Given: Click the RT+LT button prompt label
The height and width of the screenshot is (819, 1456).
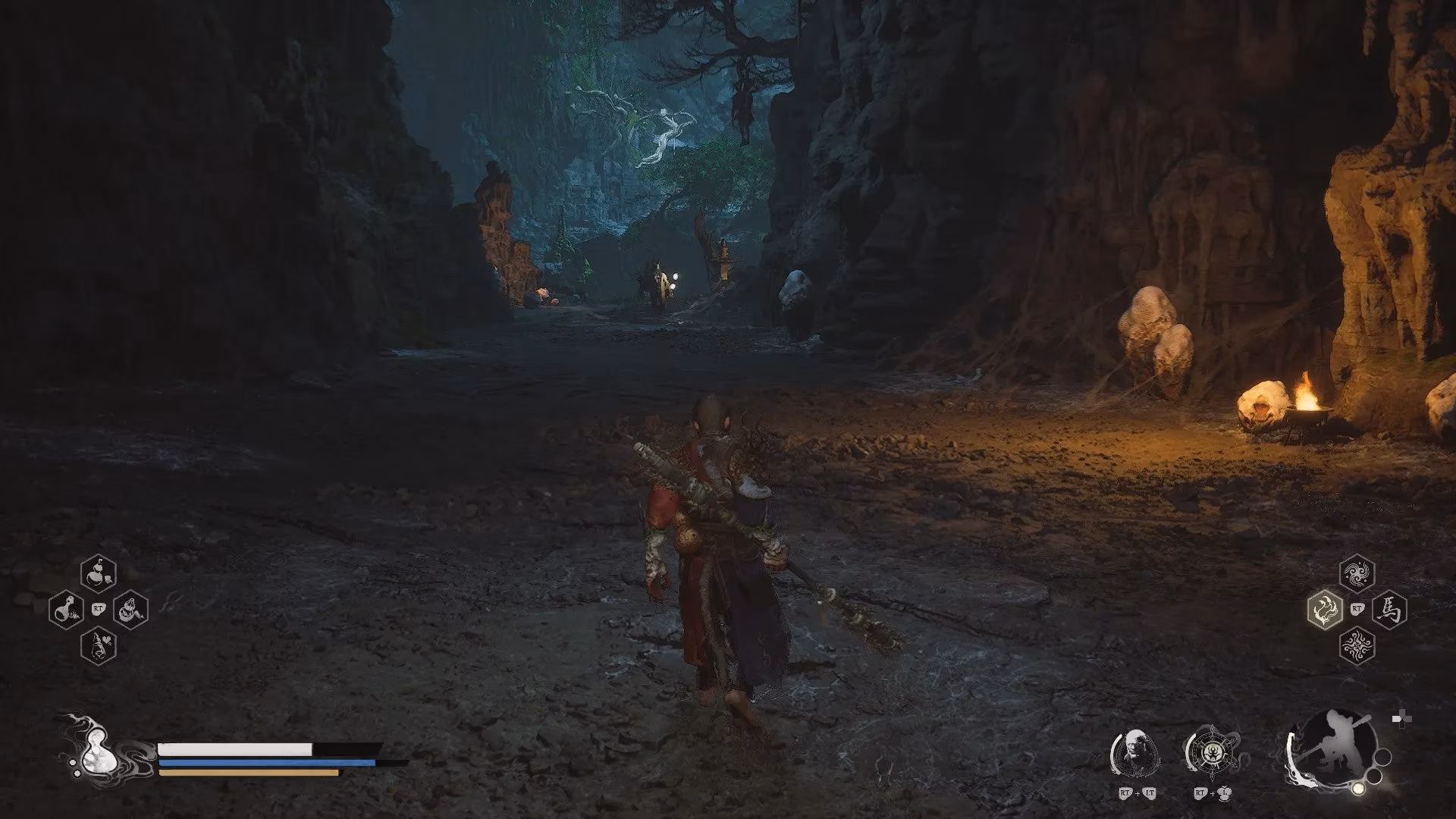Looking at the screenshot, I should pyautogui.click(x=1137, y=793).
